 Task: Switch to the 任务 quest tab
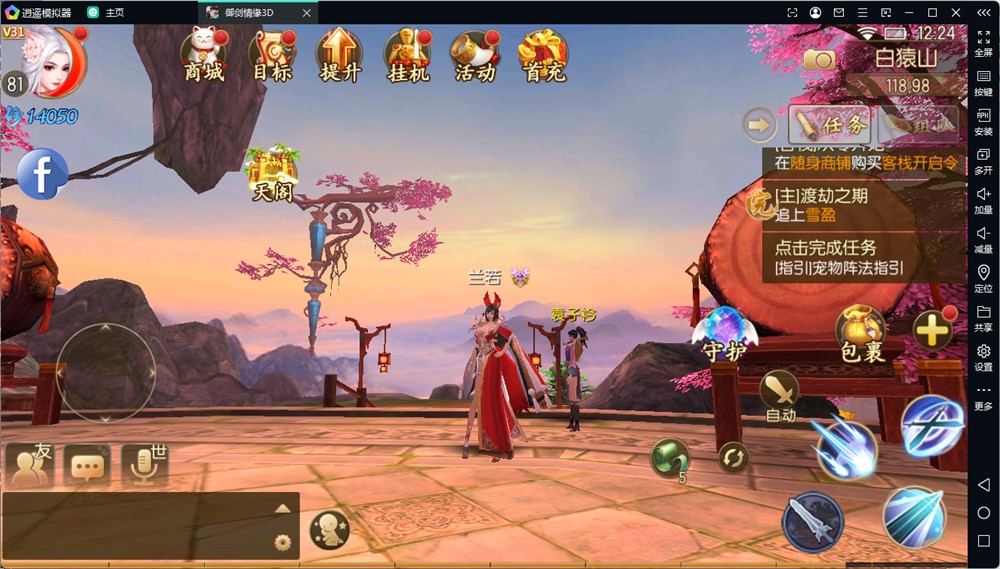pos(830,125)
